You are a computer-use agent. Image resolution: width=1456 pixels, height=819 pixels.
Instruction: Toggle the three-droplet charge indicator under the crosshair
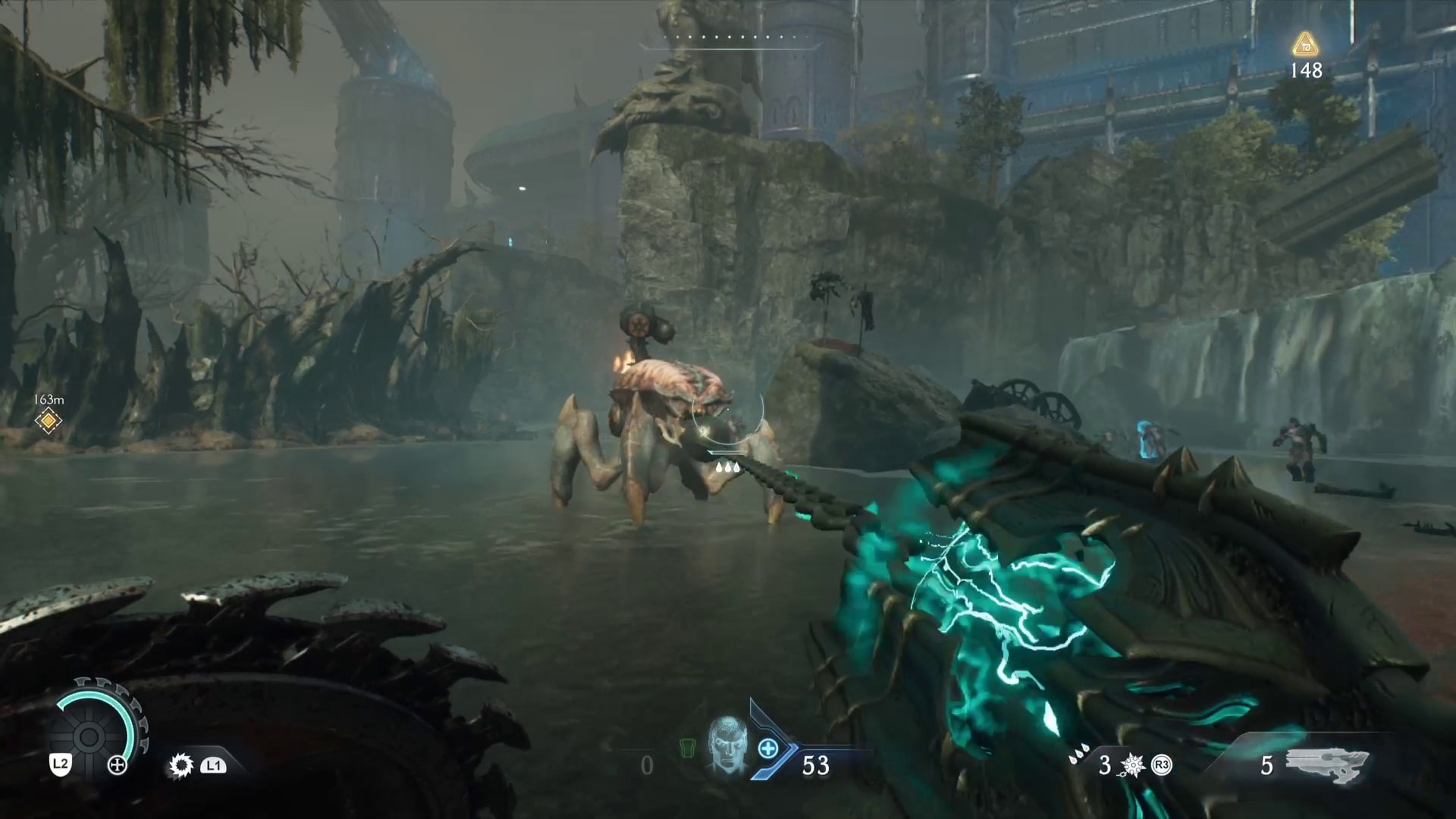click(x=728, y=468)
